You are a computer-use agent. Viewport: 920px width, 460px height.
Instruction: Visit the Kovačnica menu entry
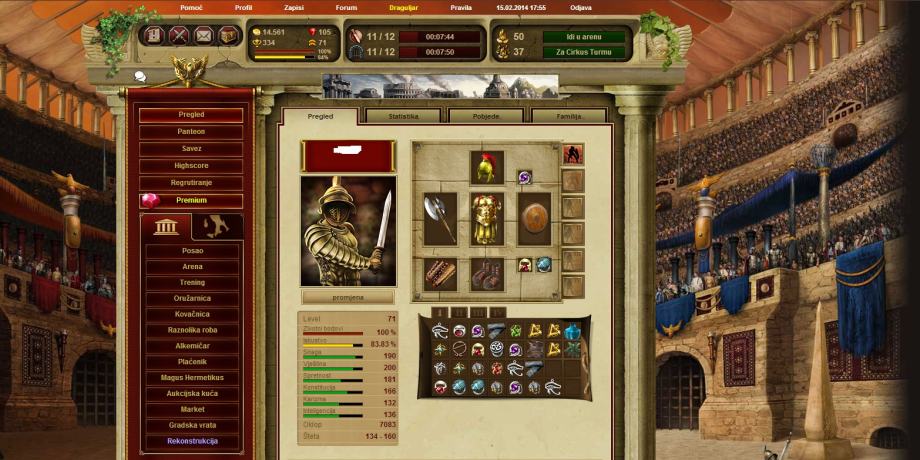(x=192, y=314)
